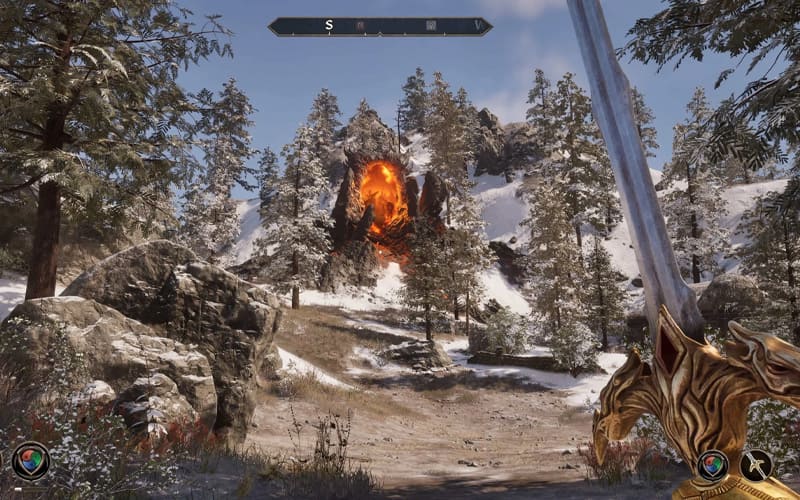Select the equipped sword weapon icon

pyautogui.click(x=755, y=465)
